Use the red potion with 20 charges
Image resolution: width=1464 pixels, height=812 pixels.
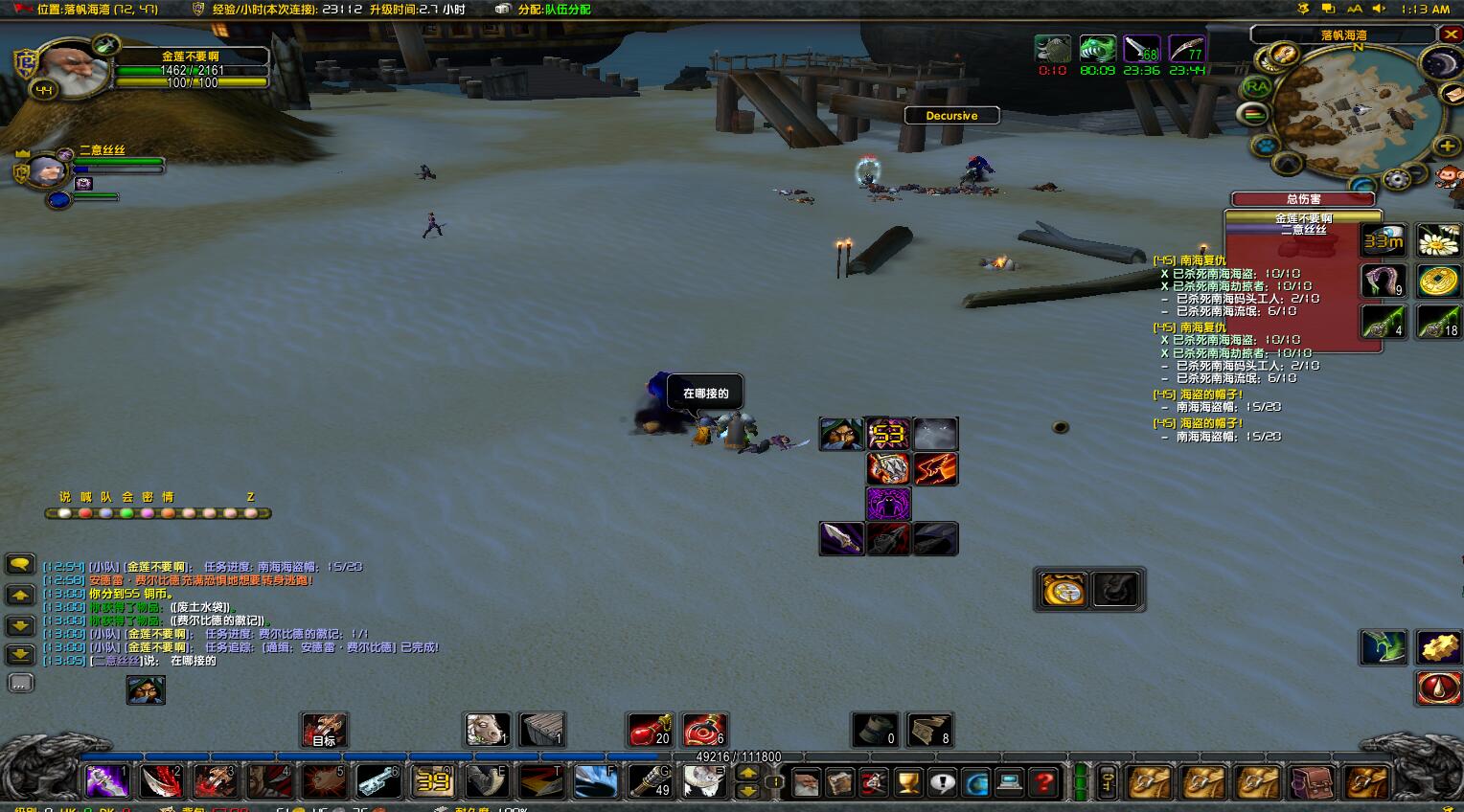tap(649, 730)
